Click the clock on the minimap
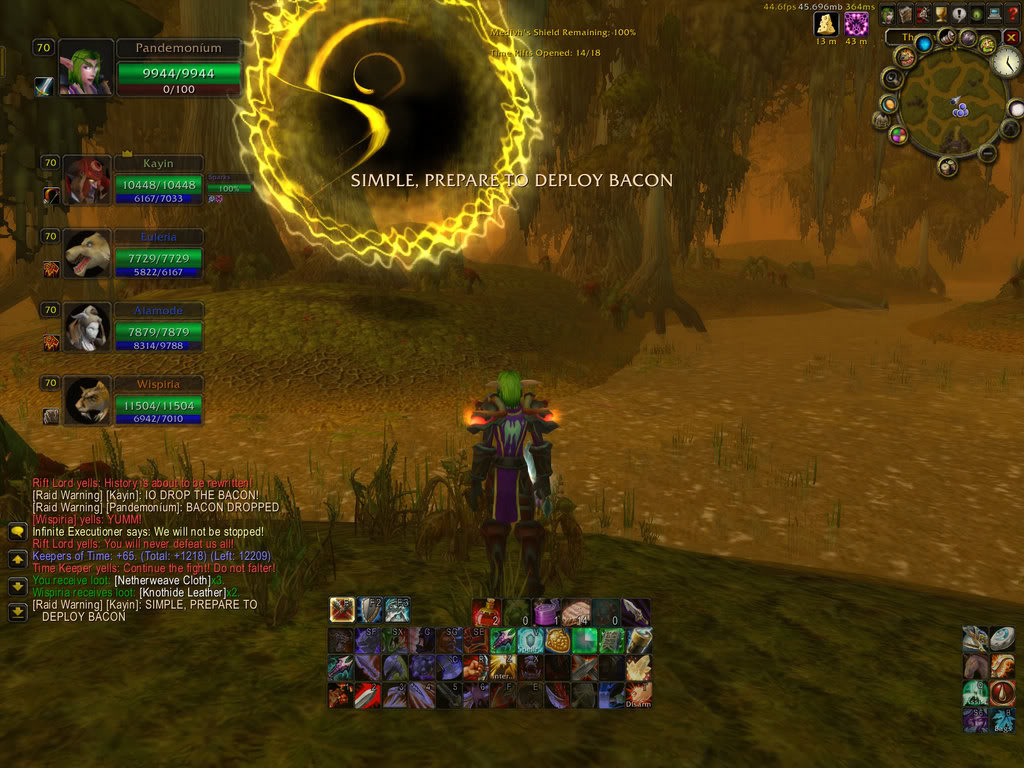This screenshot has width=1024, height=768. [x=1005, y=62]
